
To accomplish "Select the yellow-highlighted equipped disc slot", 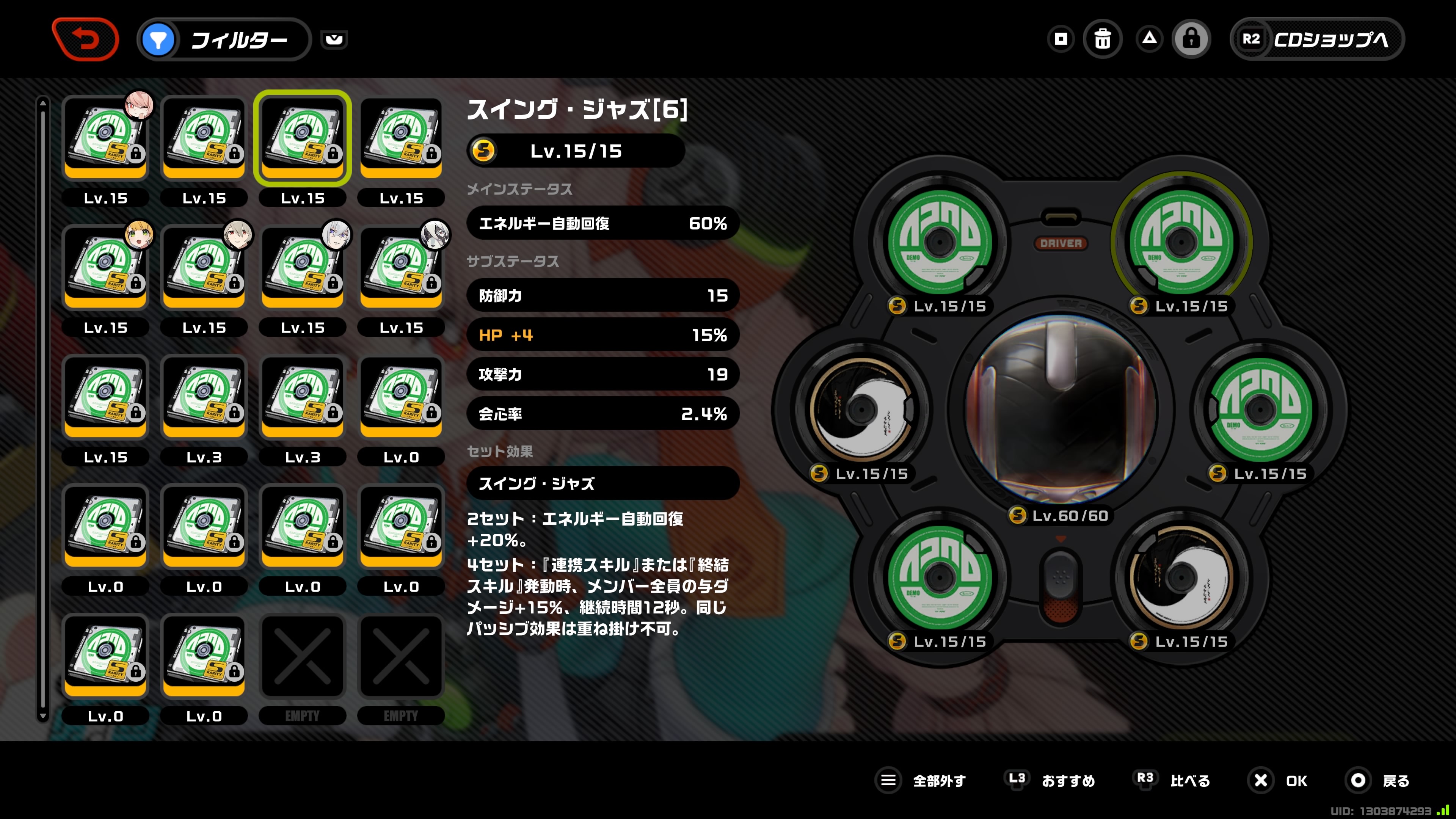I will coord(1181,242).
